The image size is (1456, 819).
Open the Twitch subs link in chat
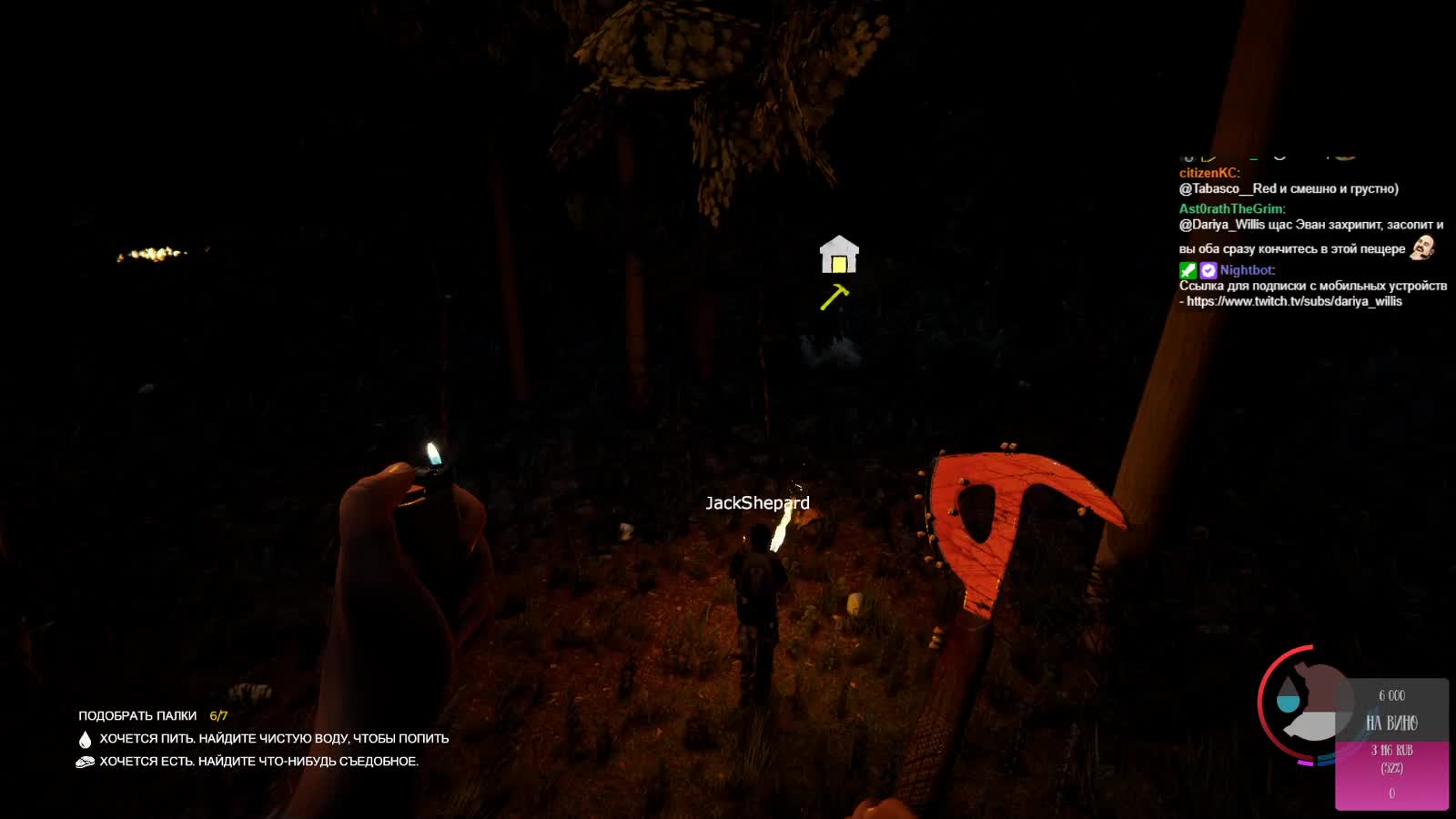click(x=1294, y=301)
